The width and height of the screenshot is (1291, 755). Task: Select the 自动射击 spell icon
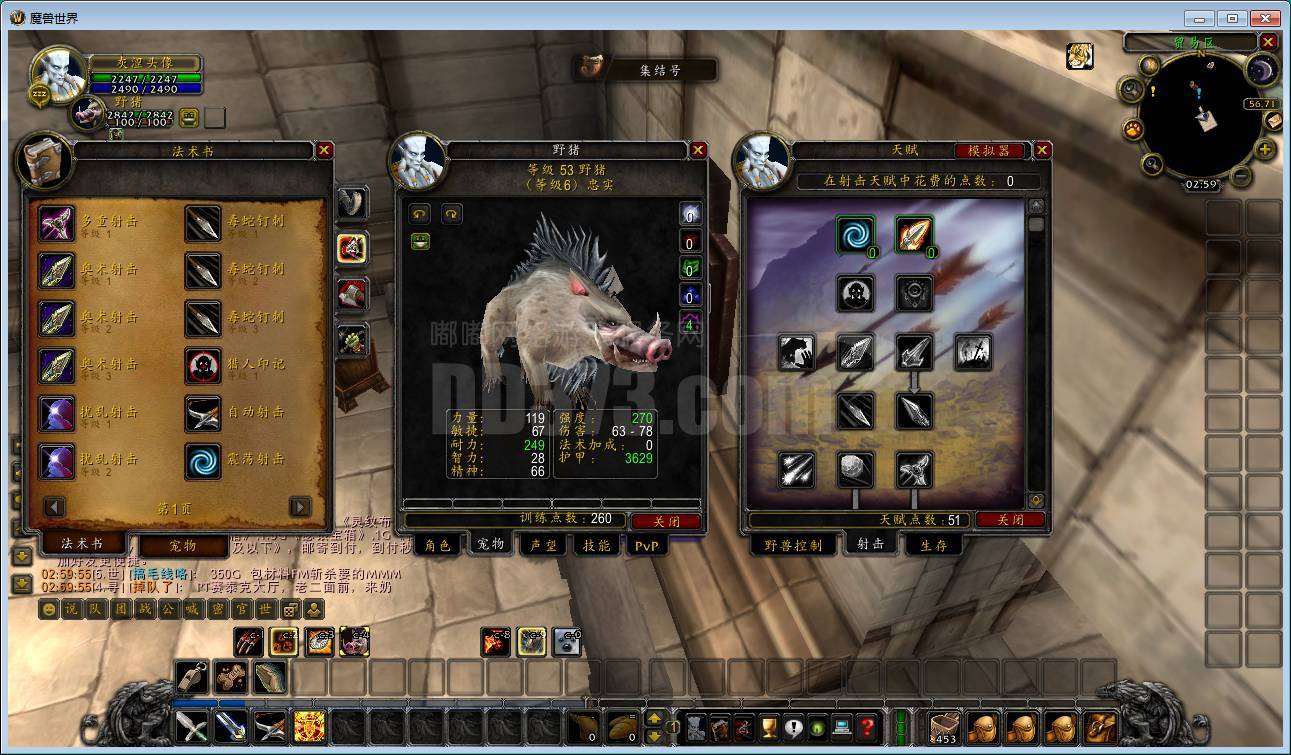[203, 413]
